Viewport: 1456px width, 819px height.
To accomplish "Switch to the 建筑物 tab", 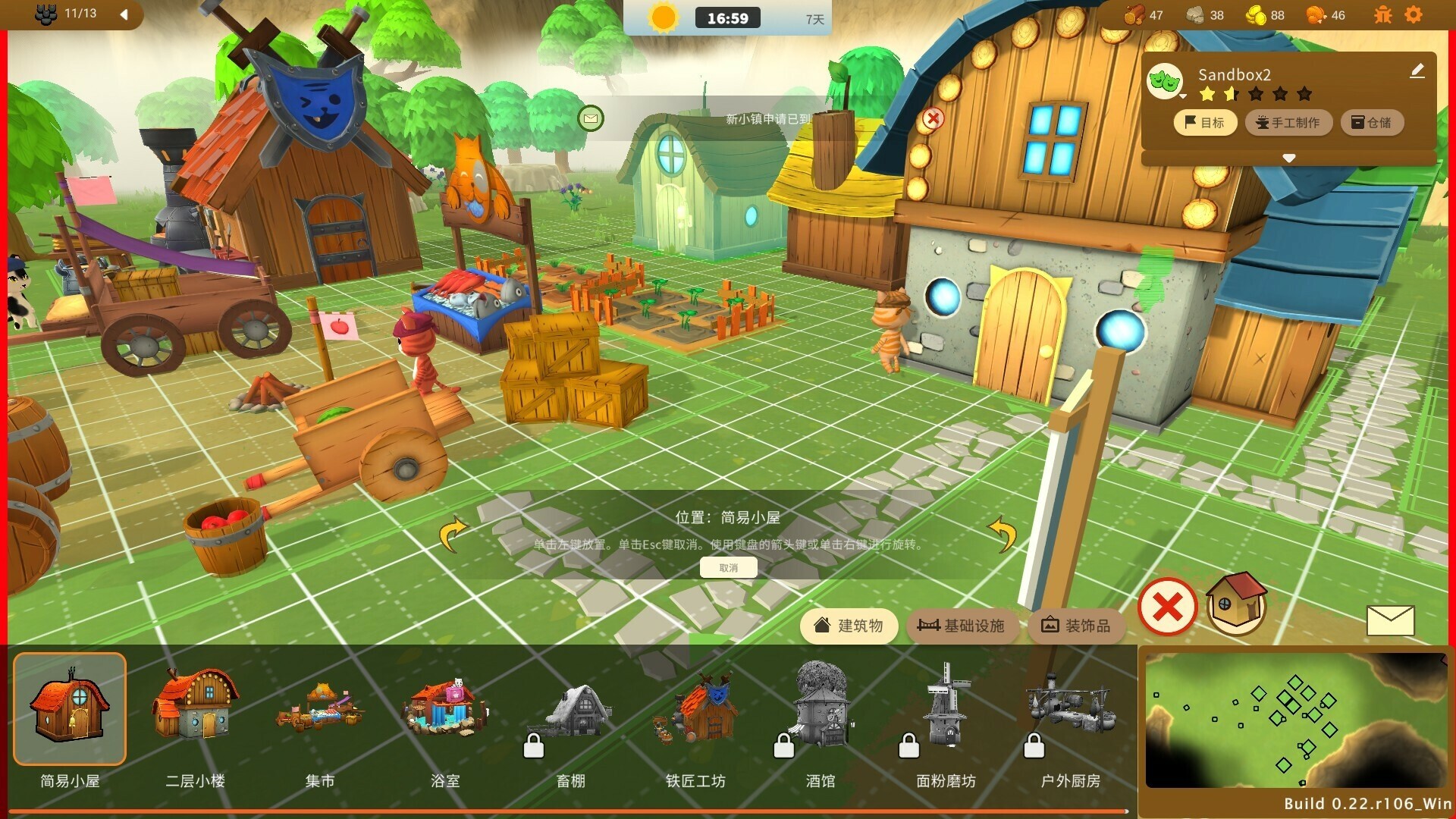I will click(x=849, y=626).
